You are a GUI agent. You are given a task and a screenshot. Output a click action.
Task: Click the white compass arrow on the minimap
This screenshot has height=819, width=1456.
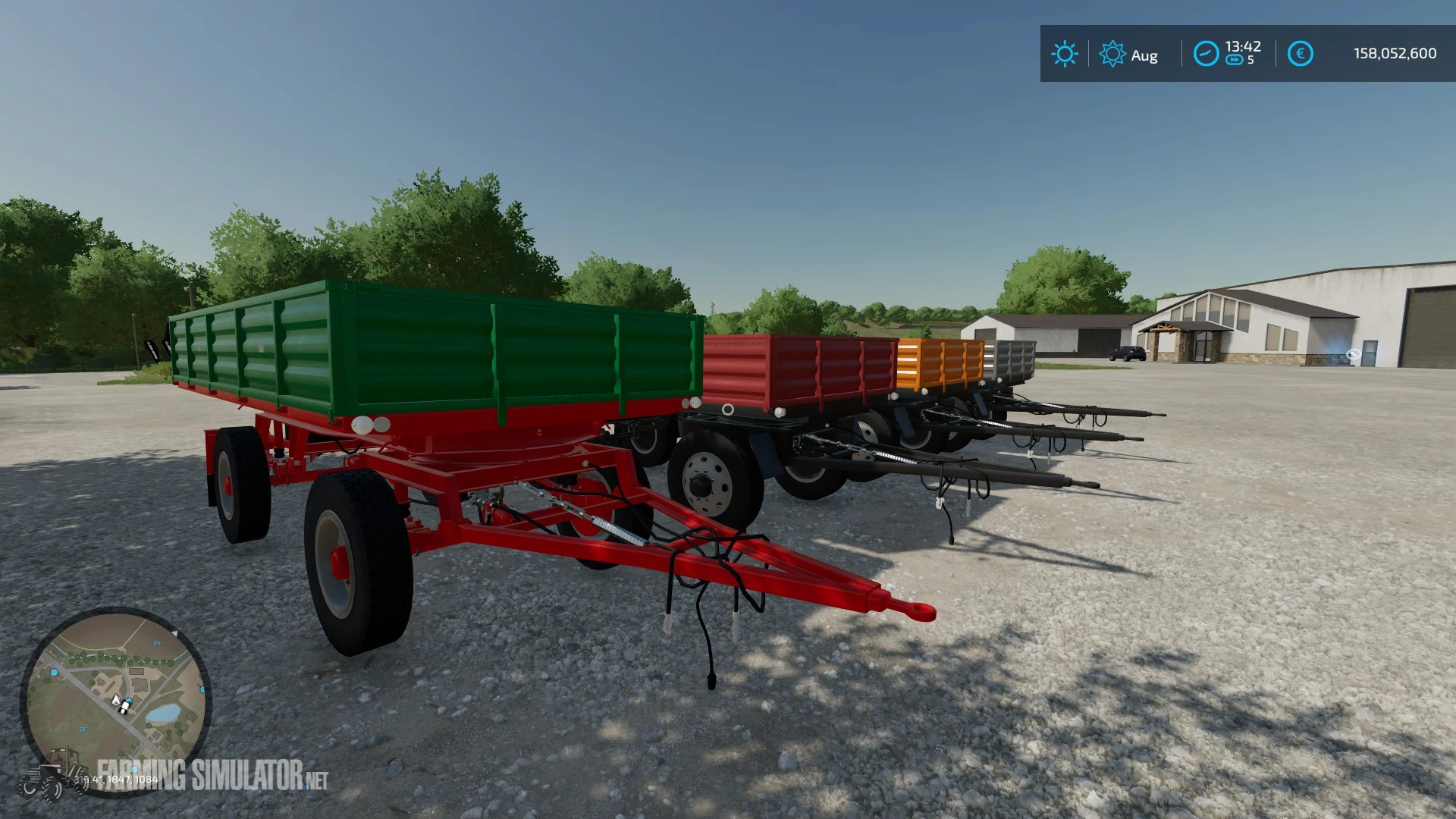175,634
